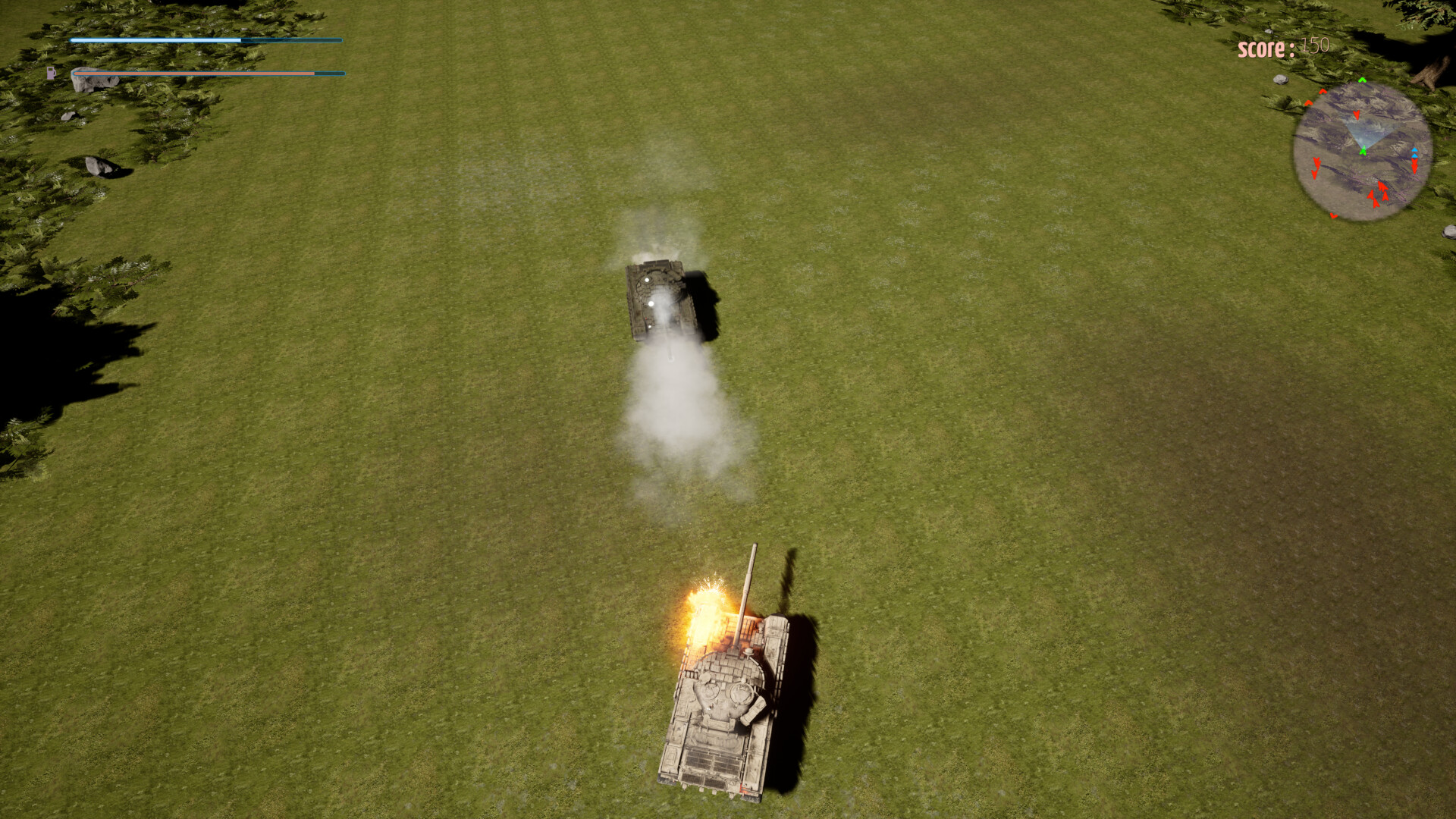This screenshot has width=1456, height=819.
Task: Select the blue ally marker on the minimap
Action: point(1414,152)
